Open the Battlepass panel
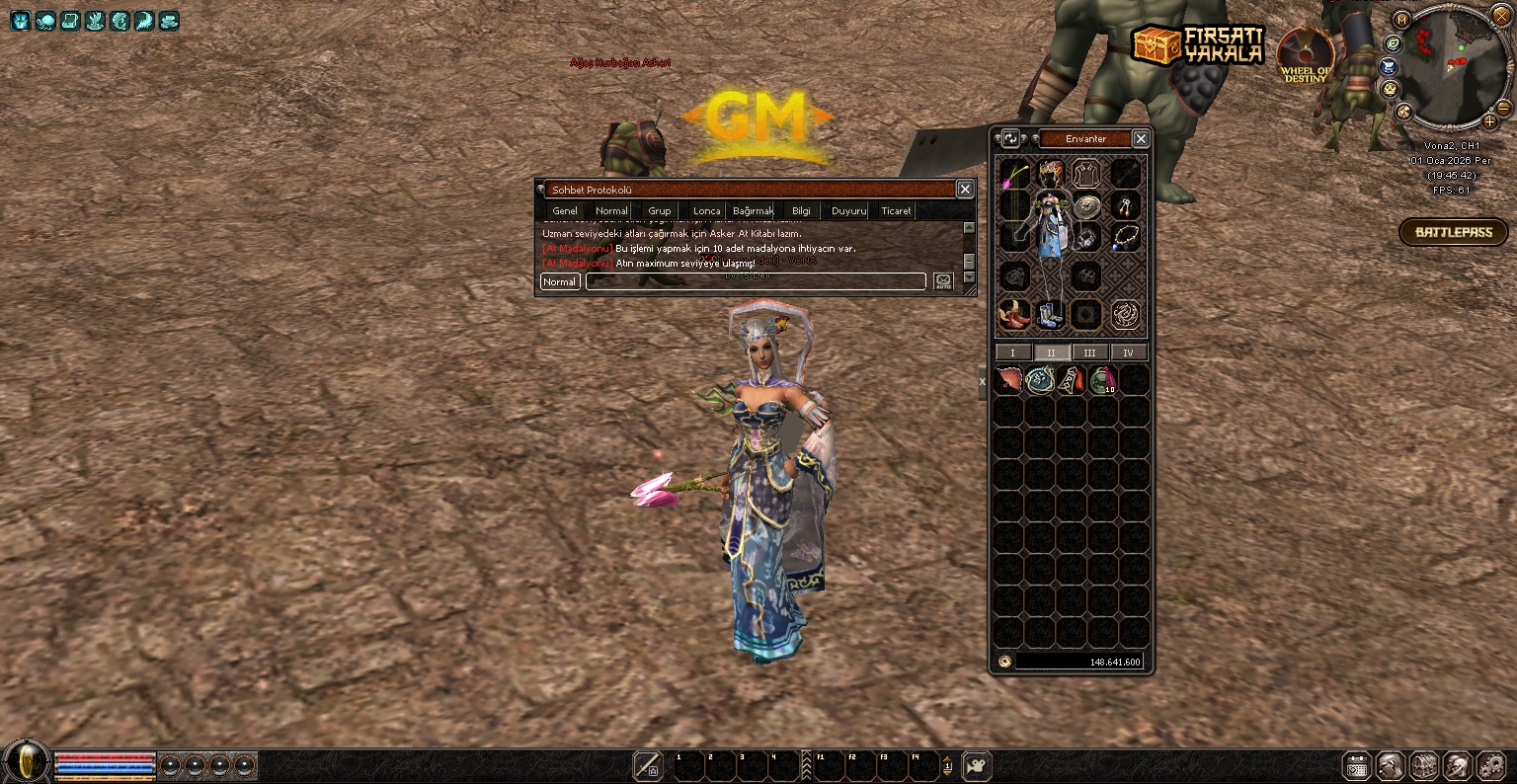The image size is (1517, 784). (1453, 233)
